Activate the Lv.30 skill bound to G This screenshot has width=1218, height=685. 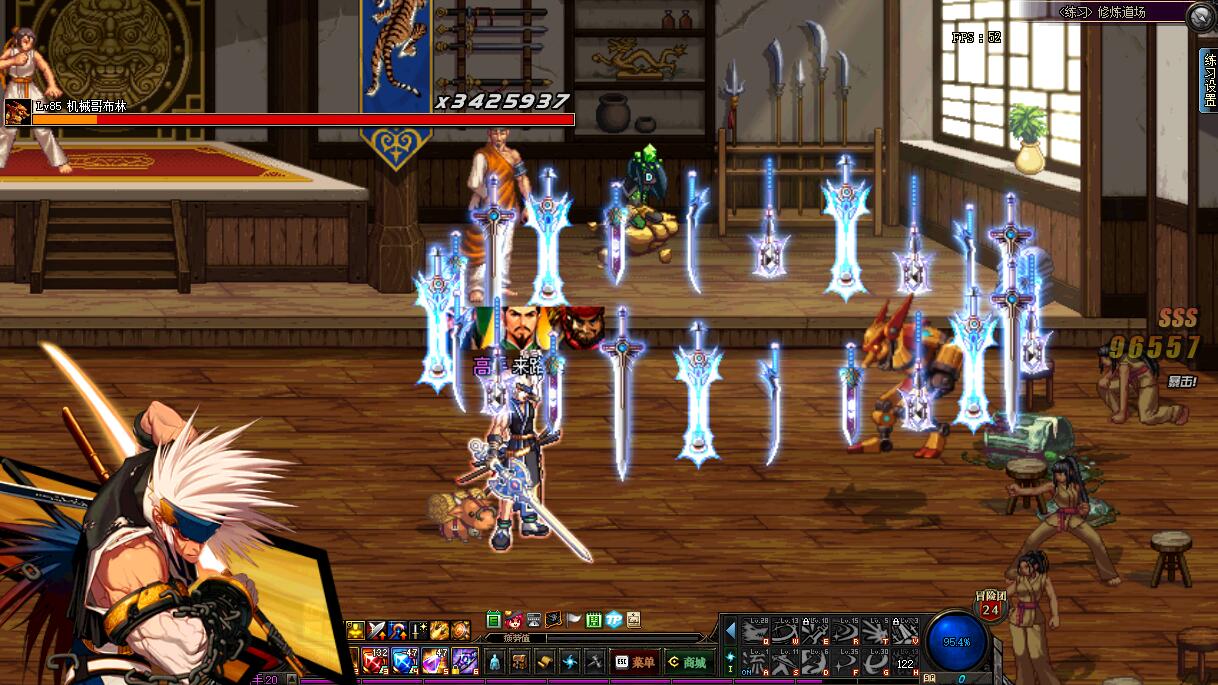click(877, 661)
